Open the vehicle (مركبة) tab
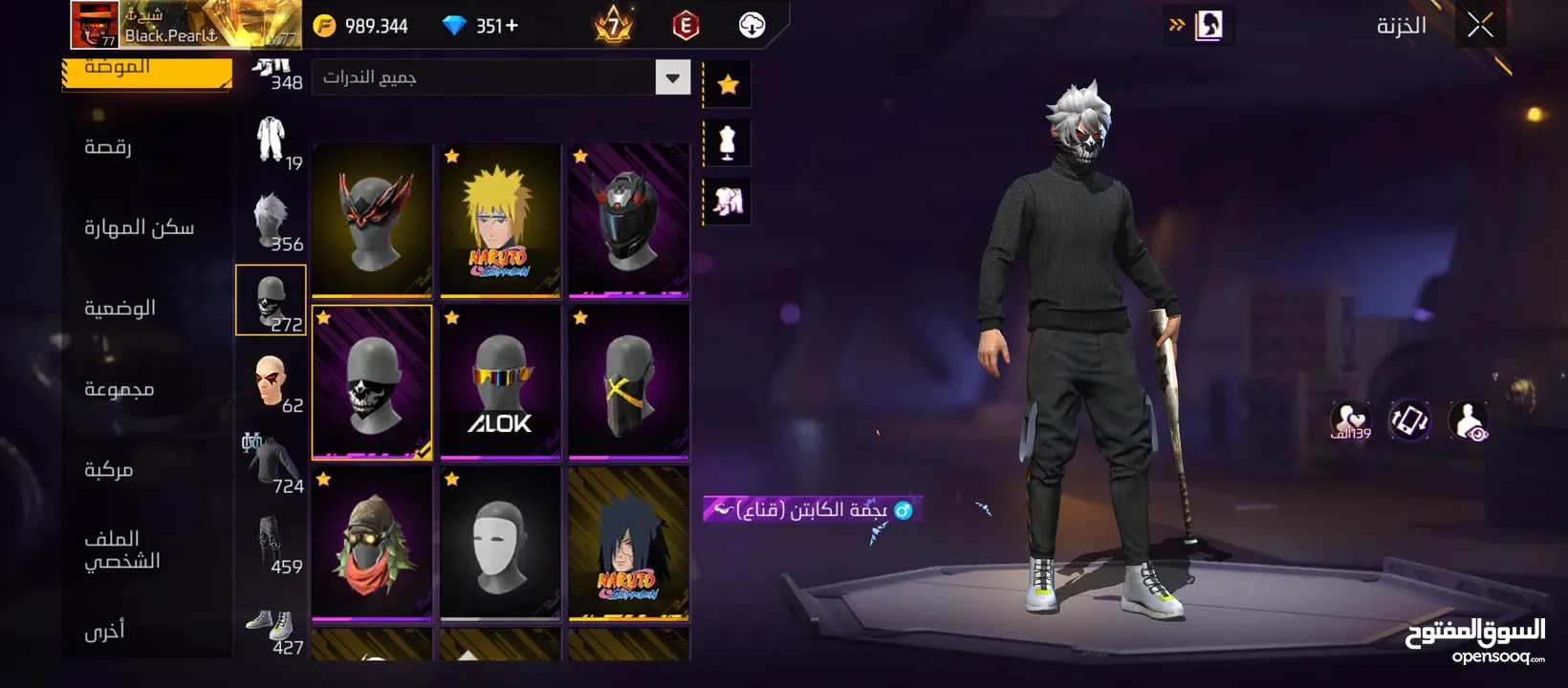The width and height of the screenshot is (1568, 688). [108, 469]
